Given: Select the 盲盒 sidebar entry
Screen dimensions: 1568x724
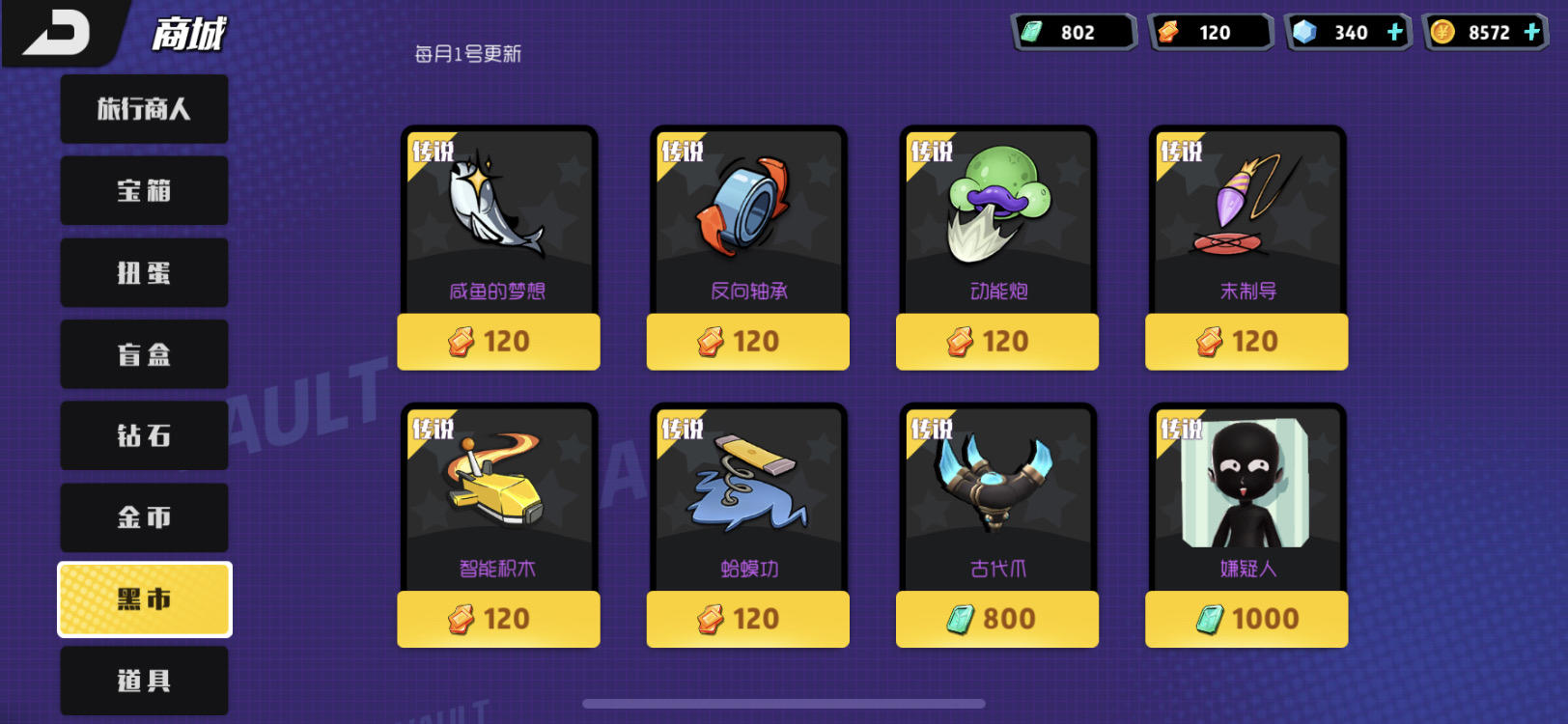Looking at the screenshot, I should point(143,354).
